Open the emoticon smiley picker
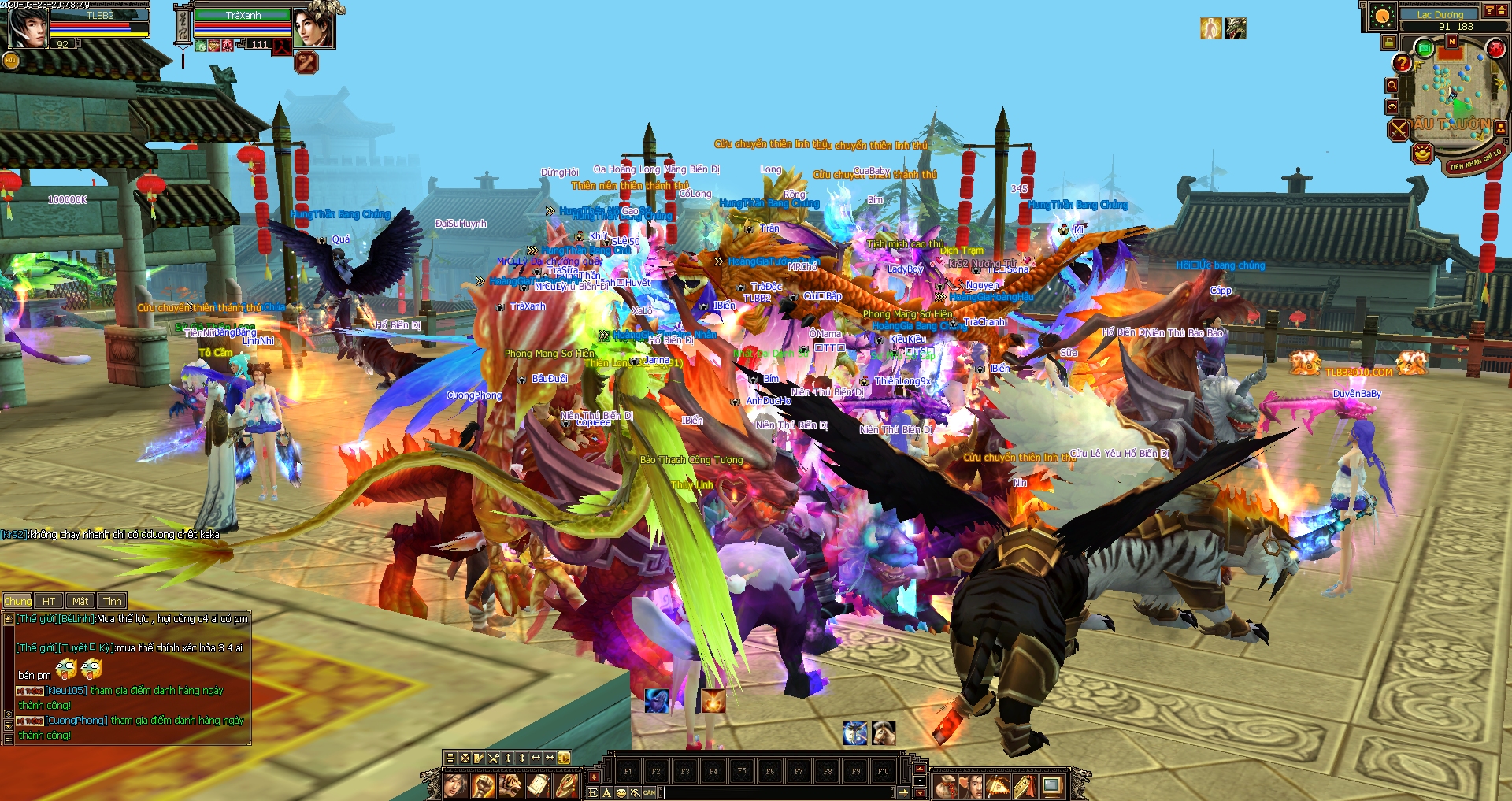The width and height of the screenshot is (1512, 801). pos(621,792)
